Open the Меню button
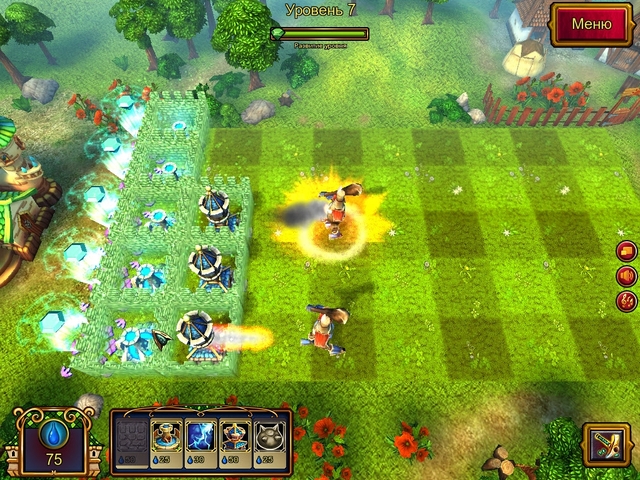The image size is (640, 480). [x=590, y=24]
